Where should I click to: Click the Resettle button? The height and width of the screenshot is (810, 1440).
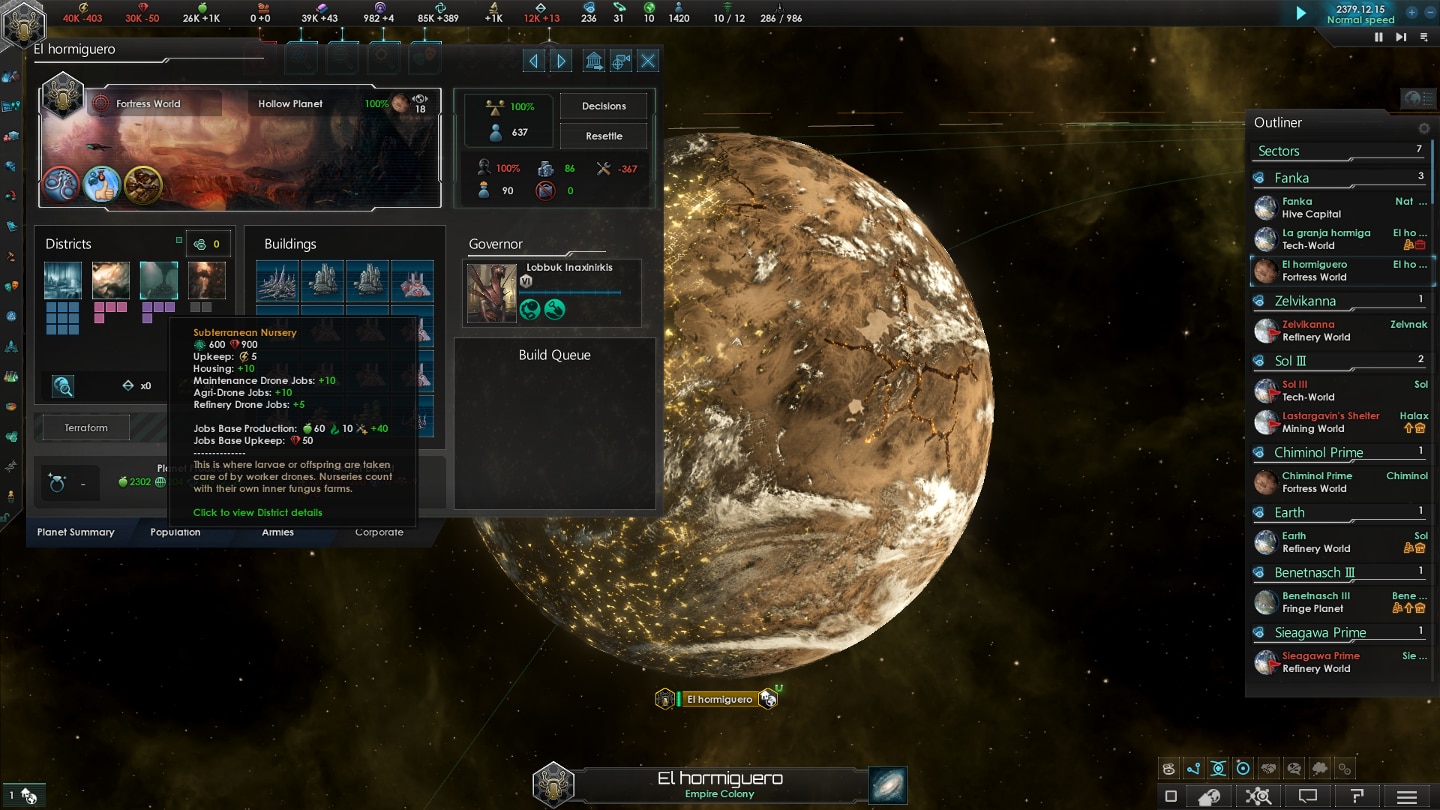click(x=603, y=136)
